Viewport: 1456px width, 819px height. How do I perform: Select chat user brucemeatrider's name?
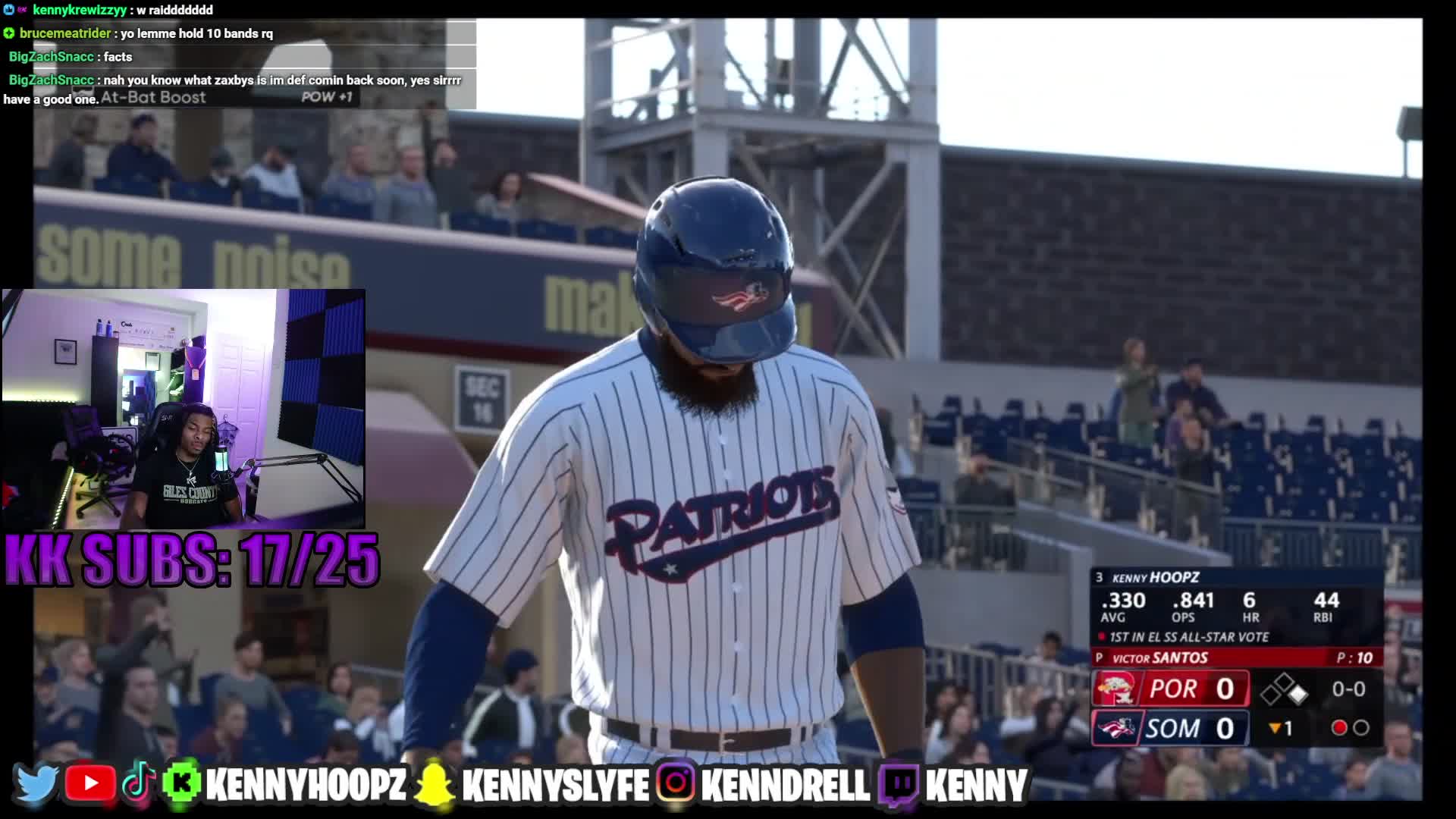pos(65,33)
